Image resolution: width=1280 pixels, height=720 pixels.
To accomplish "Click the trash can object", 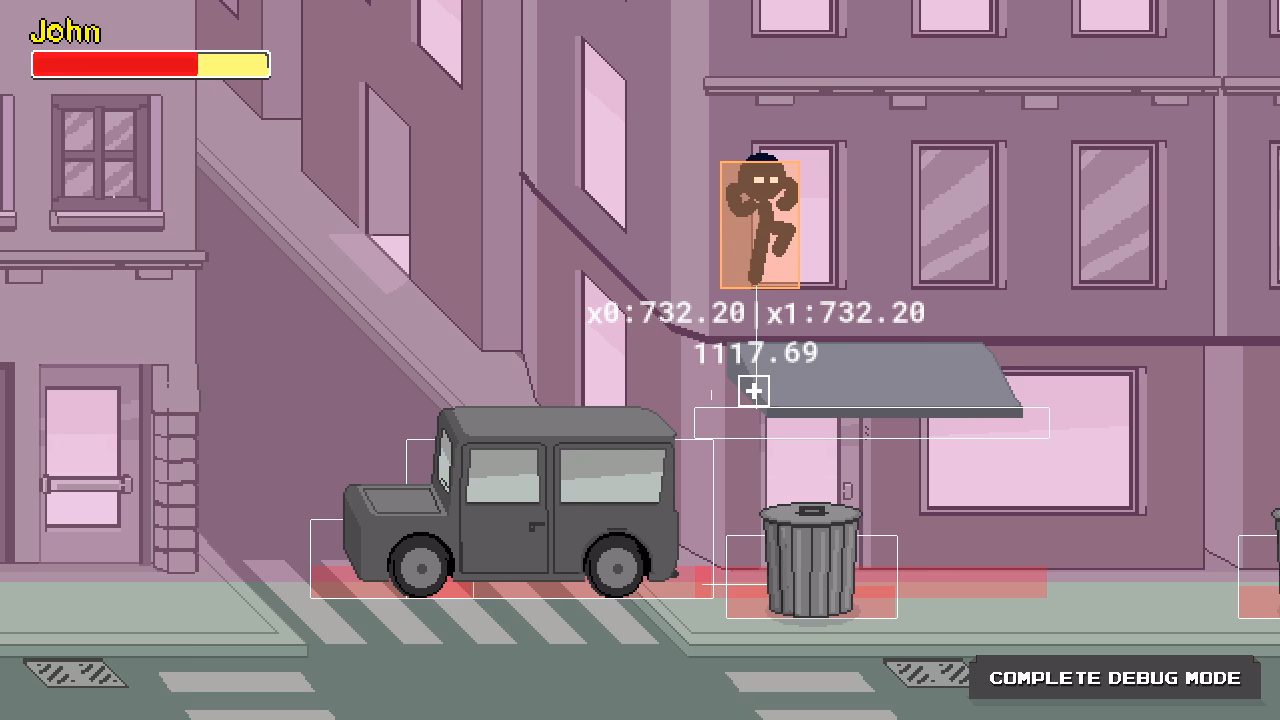I will tap(810, 562).
